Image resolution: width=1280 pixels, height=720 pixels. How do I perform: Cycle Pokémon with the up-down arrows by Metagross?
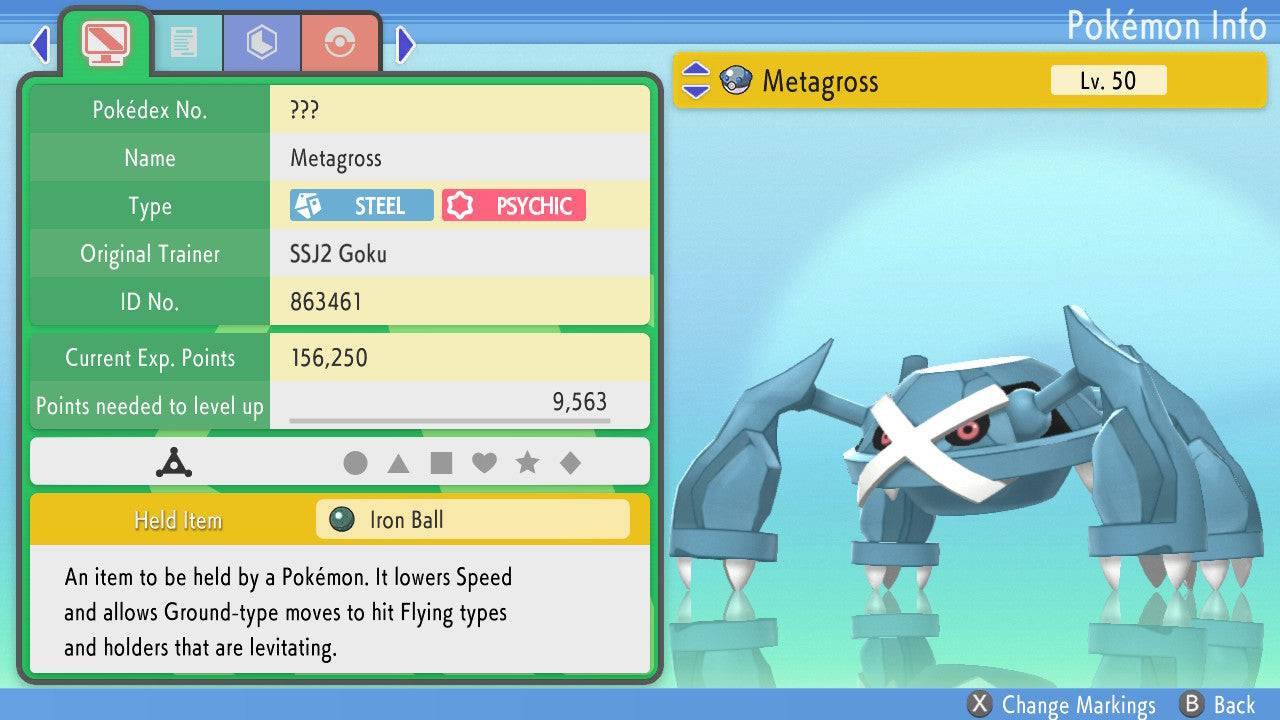(x=695, y=81)
